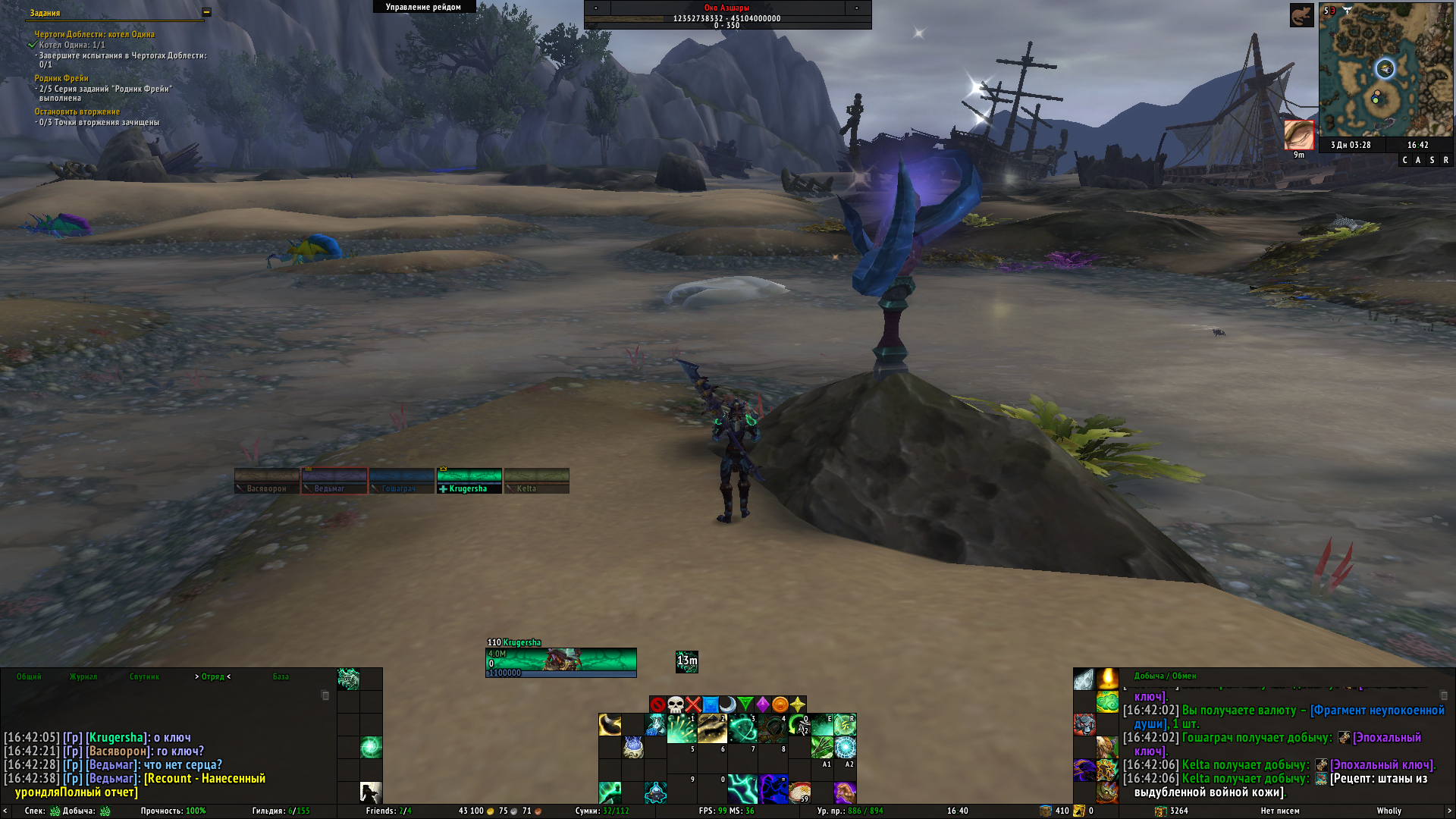
Task: Switch to the Общий chat tab
Action: point(29,676)
